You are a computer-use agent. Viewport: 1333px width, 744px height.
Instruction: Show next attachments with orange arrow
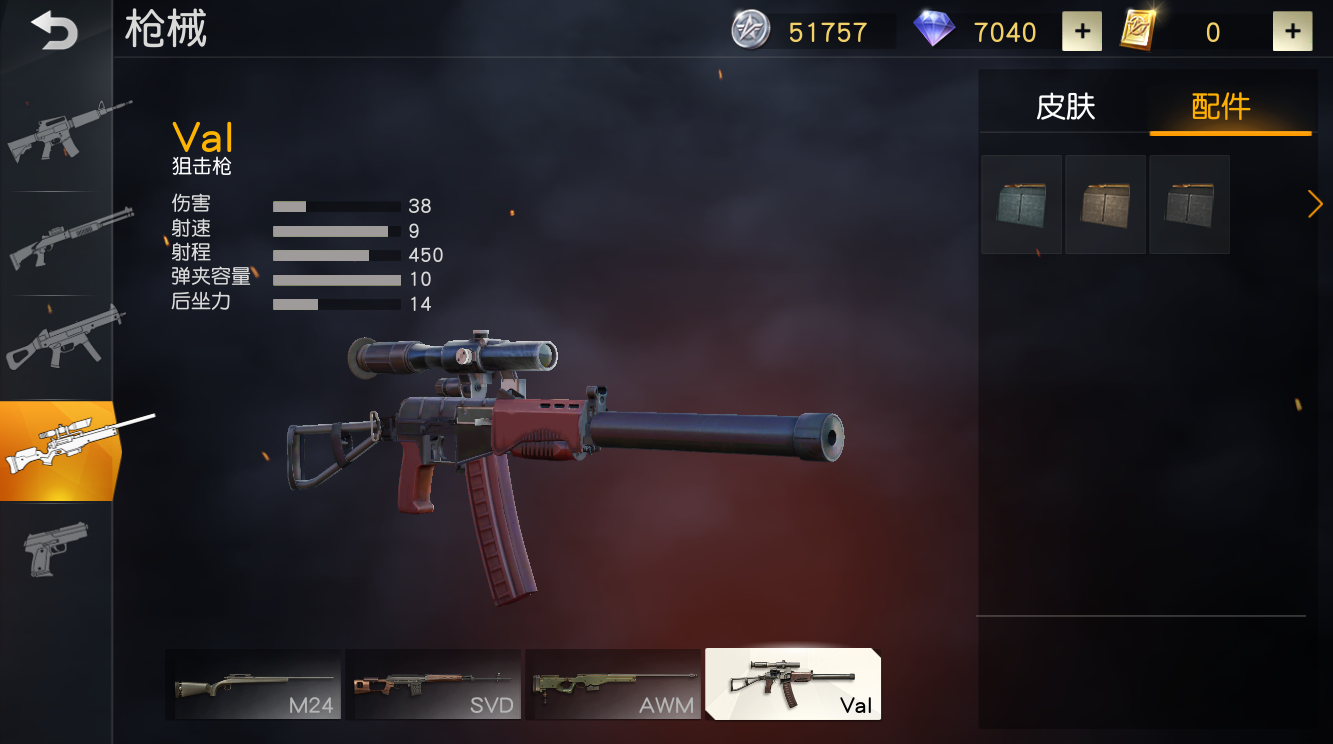click(x=1315, y=204)
